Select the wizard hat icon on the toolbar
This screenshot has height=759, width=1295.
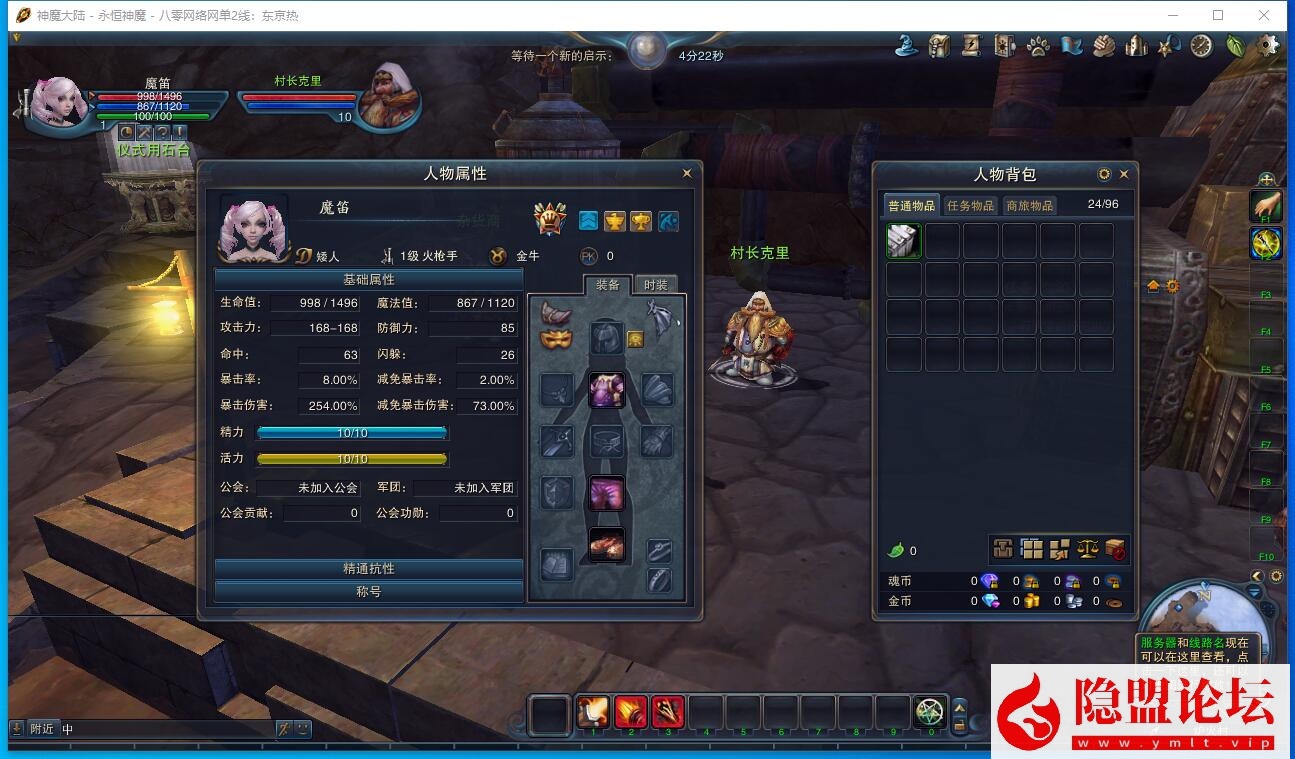coord(905,45)
